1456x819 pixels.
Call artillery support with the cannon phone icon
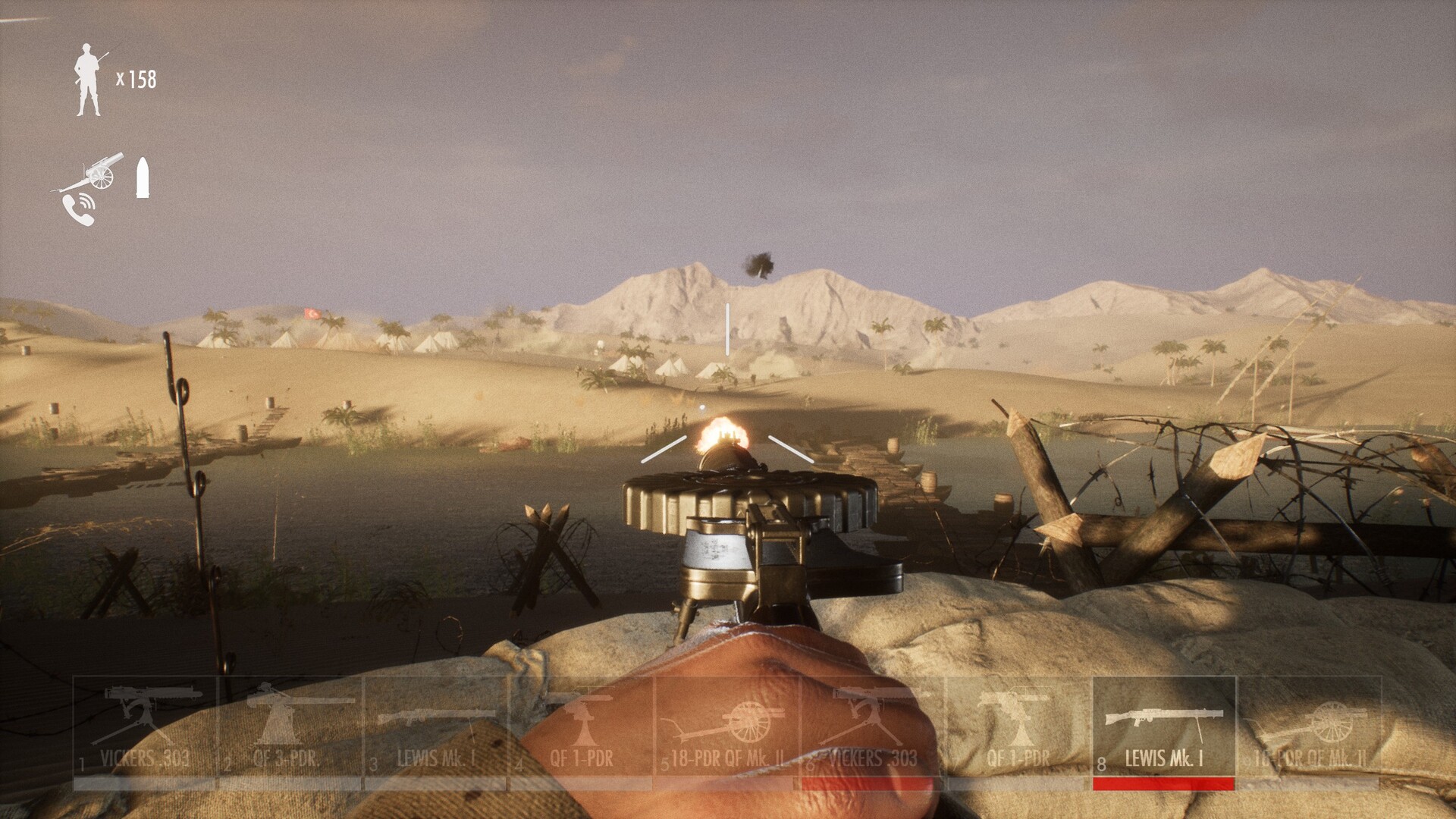click(85, 190)
